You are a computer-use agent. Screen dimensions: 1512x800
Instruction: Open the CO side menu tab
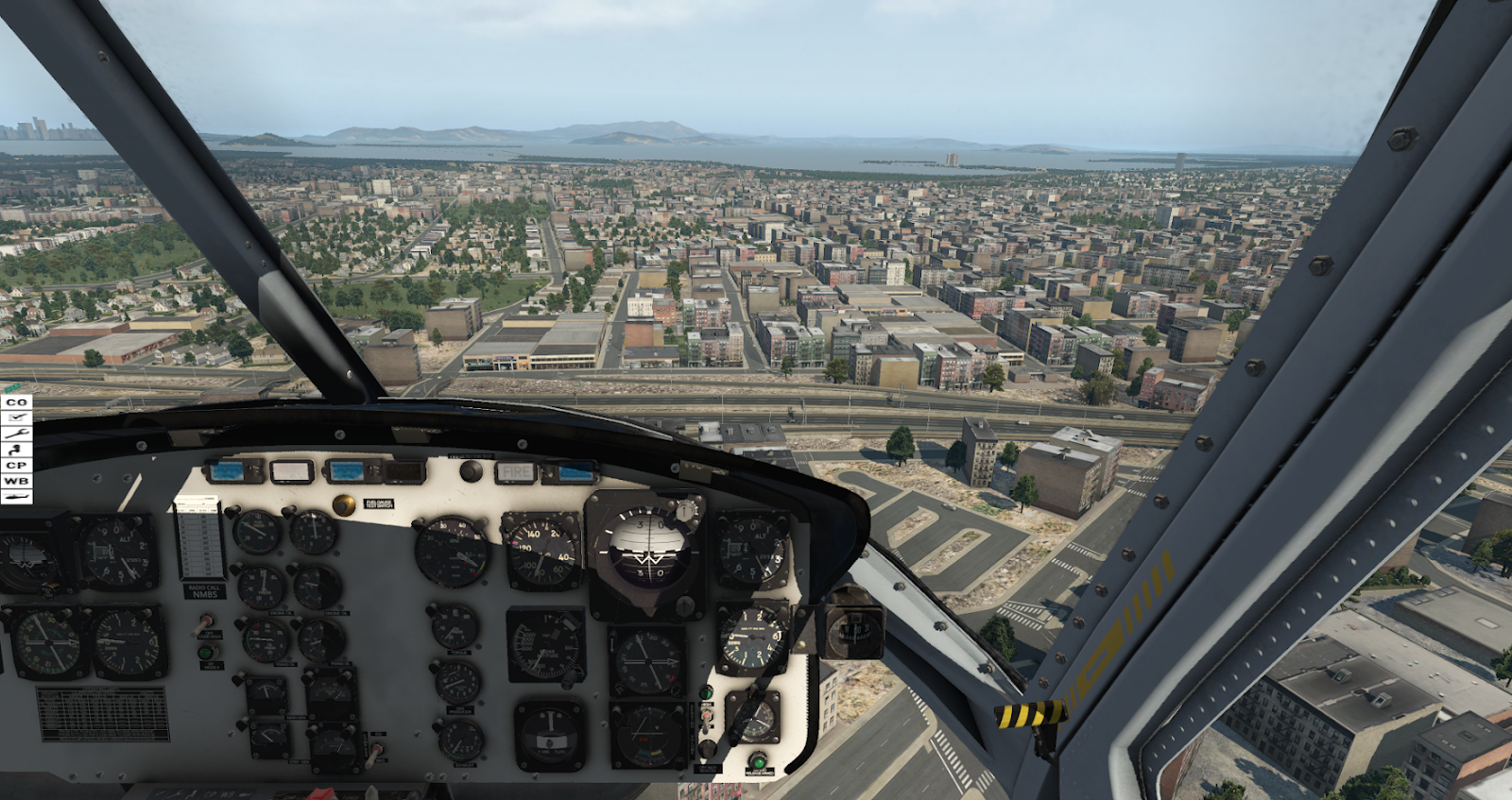(16, 402)
